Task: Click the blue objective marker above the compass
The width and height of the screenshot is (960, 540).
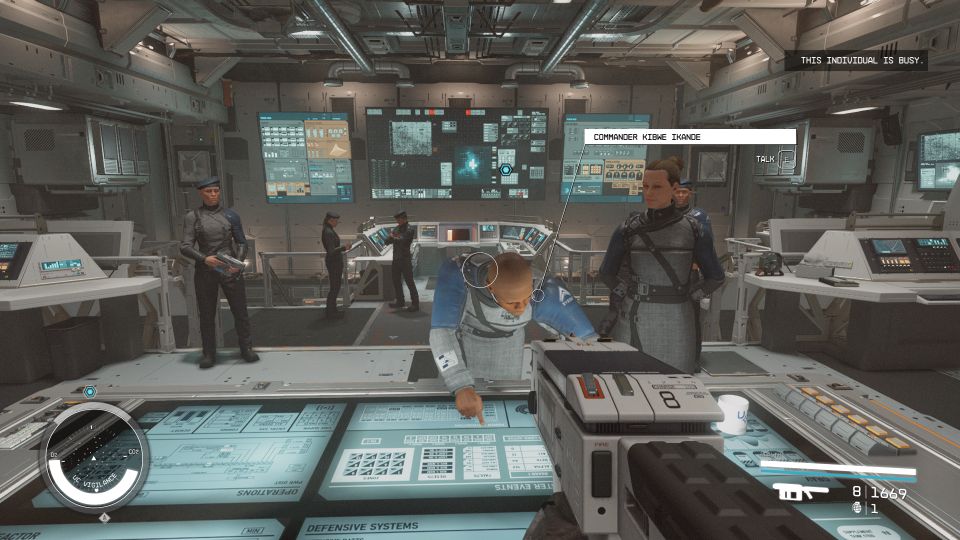Action: click(90, 392)
